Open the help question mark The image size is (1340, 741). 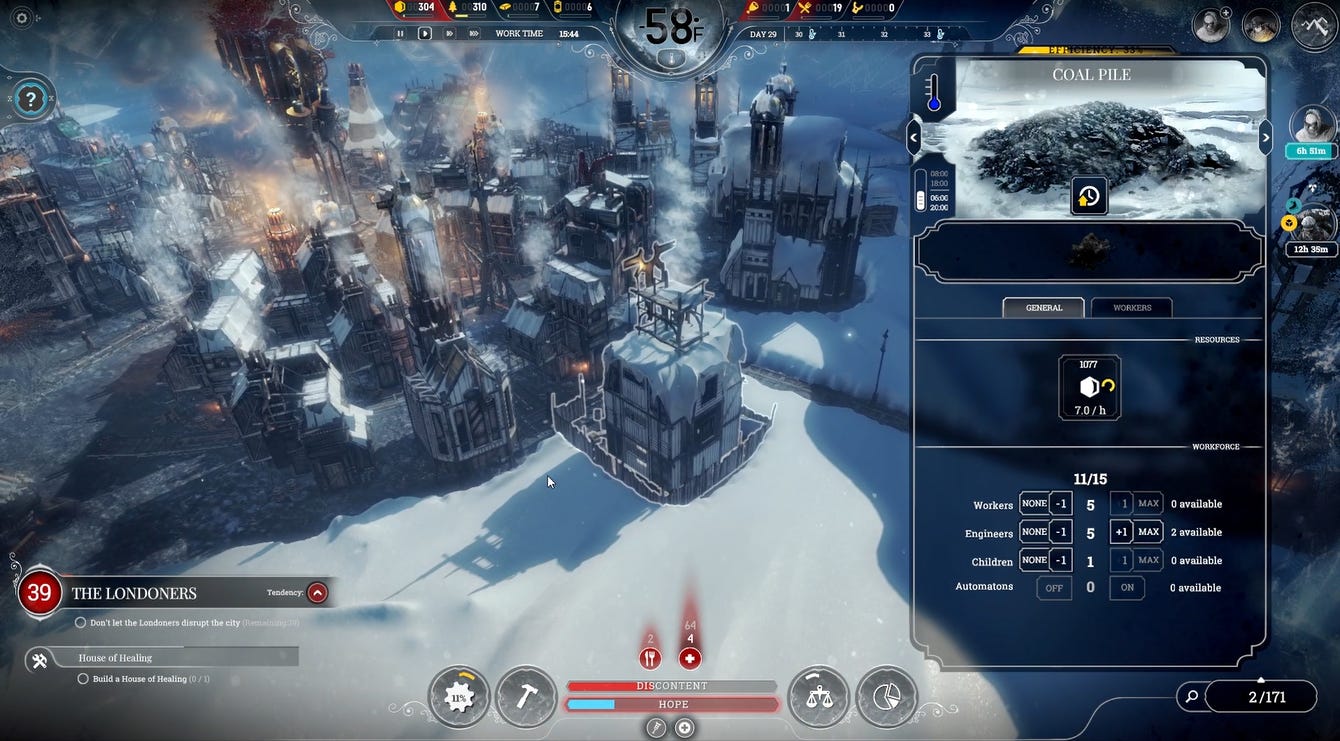31,99
